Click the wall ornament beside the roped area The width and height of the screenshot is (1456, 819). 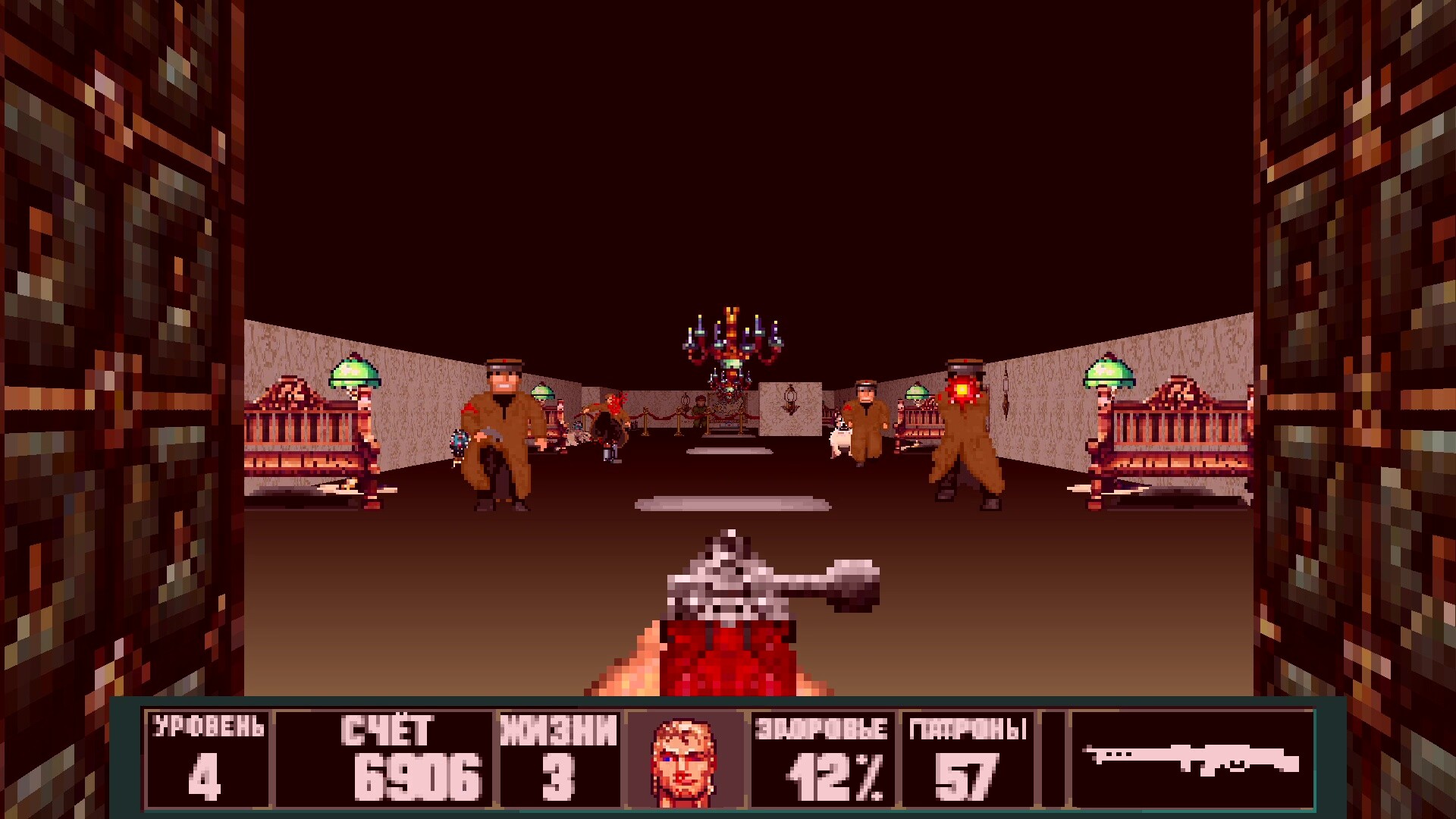pos(790,398)
